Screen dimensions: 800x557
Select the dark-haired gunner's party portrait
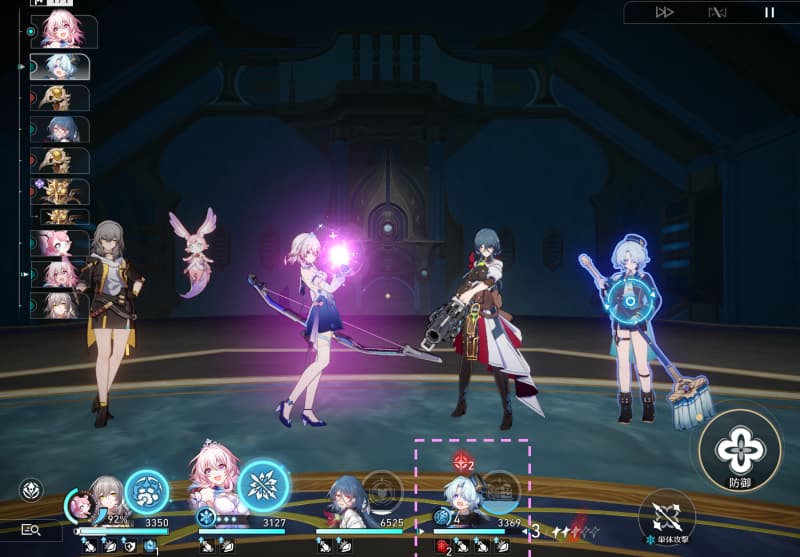coord(346,499)
